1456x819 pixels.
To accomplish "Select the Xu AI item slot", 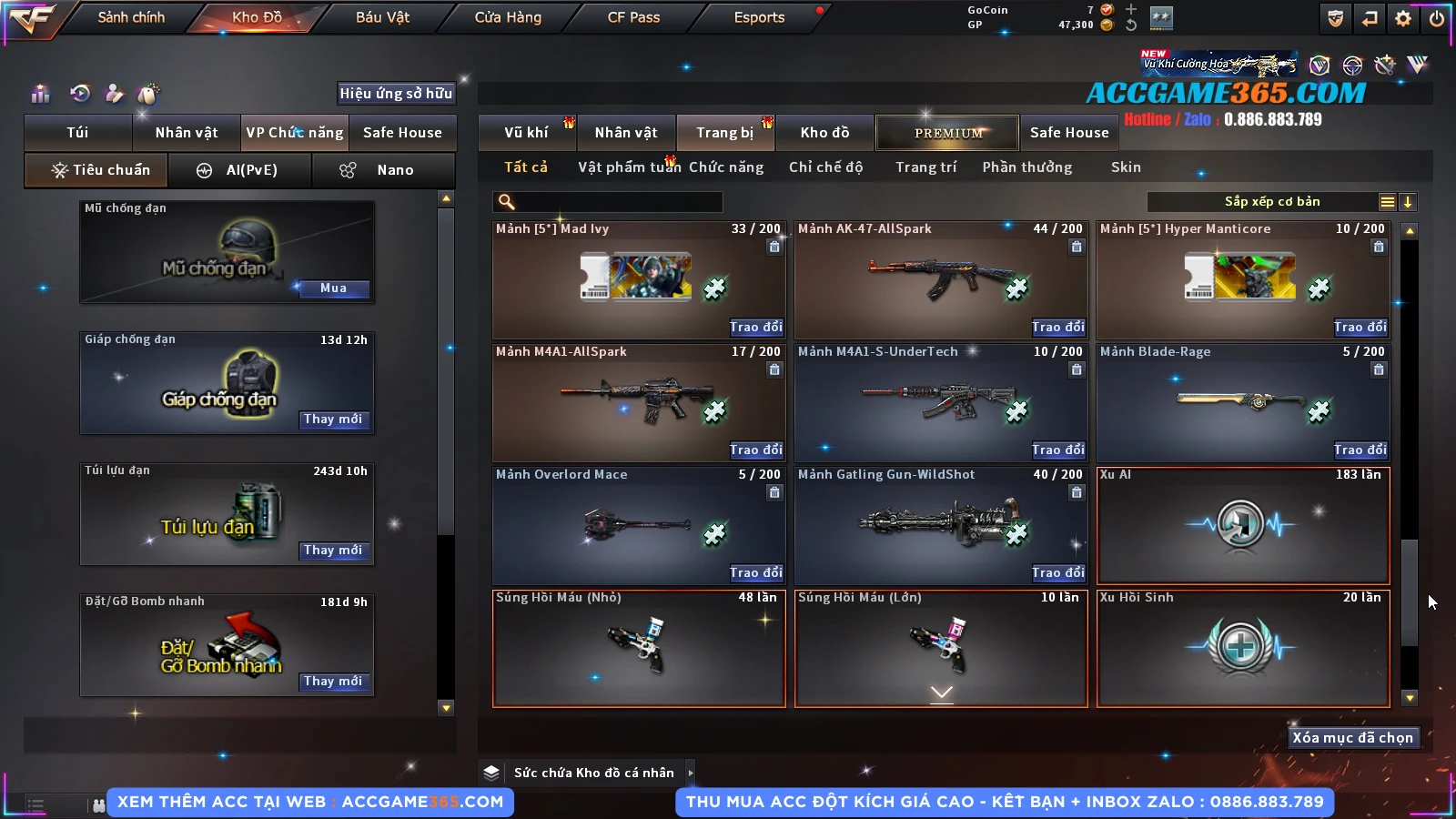I will 1243,526.
